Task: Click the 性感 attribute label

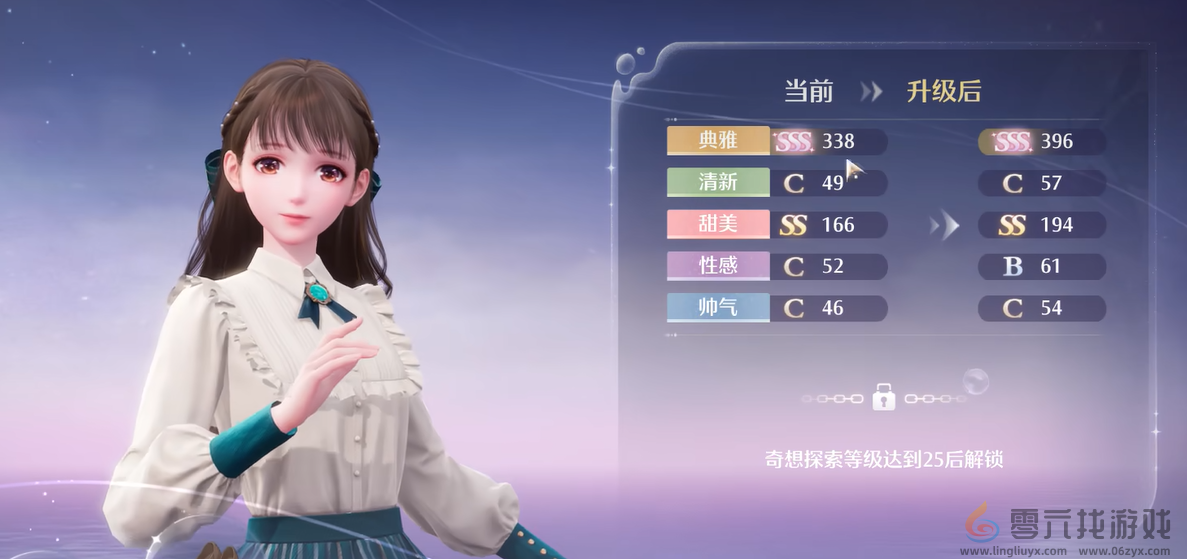Action: pyautogui.click(x=718, y=266)
